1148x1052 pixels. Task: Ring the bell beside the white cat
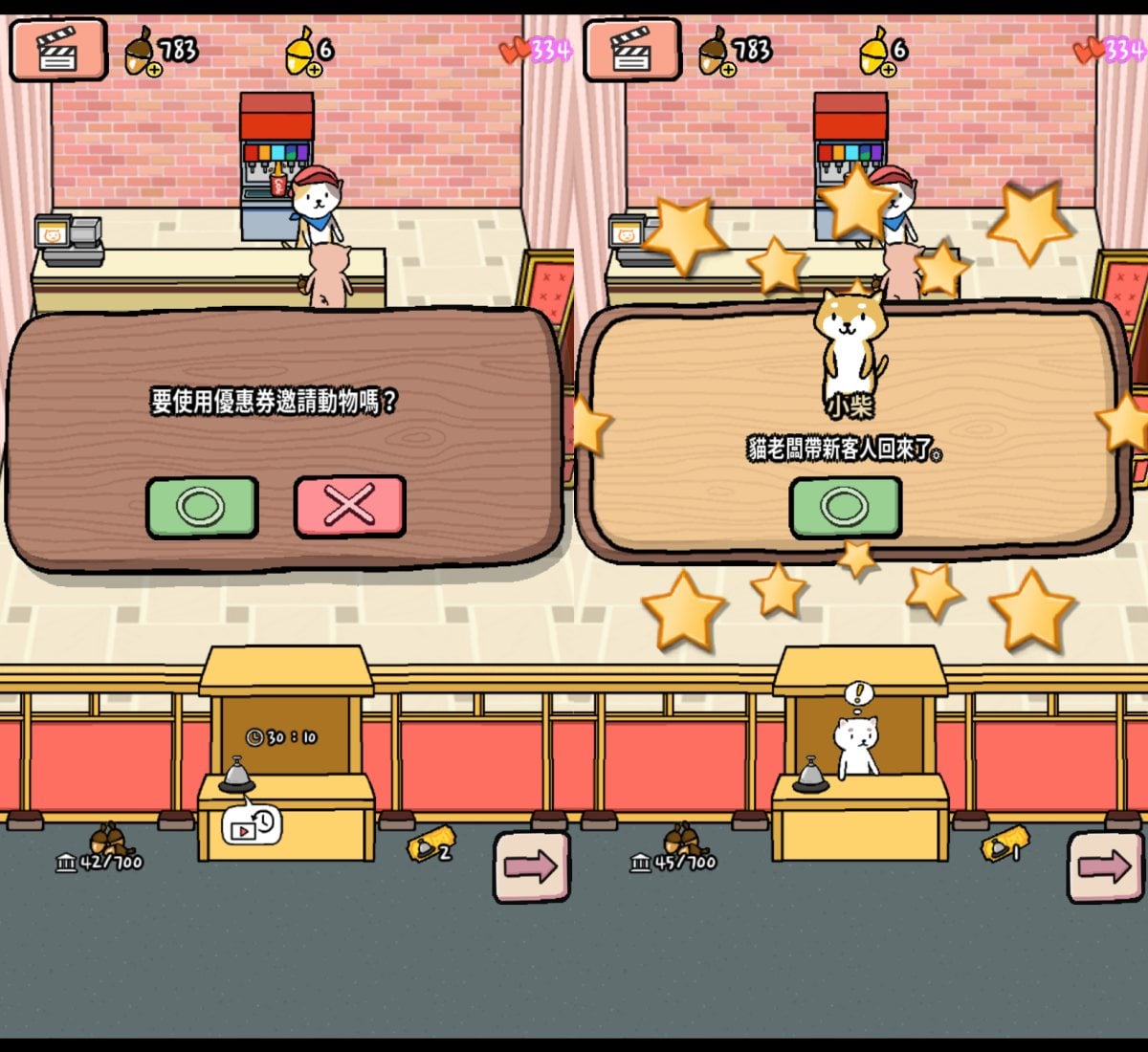tap(810, 776)
